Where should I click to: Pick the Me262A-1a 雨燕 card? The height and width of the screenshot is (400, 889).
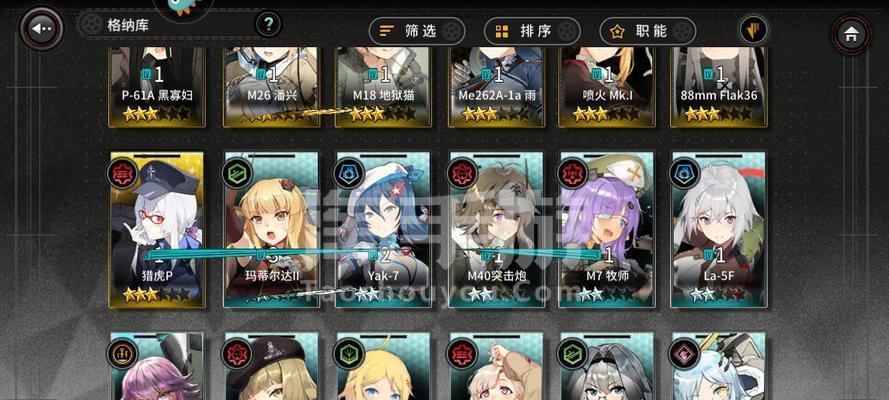click(497, 87)
